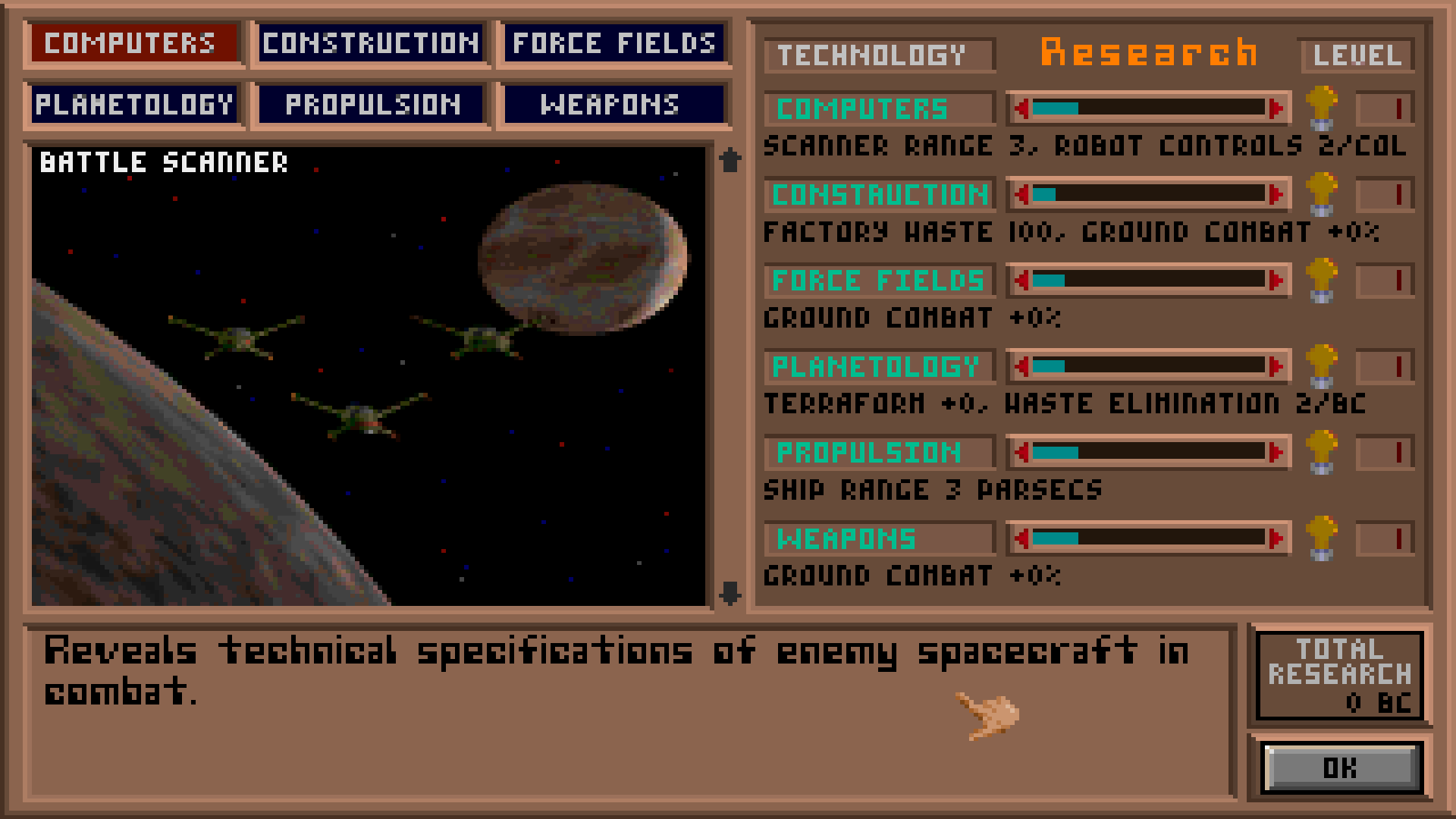
Task: Switch to the FORCE FIELDS category tab
Action: point(613,43)
